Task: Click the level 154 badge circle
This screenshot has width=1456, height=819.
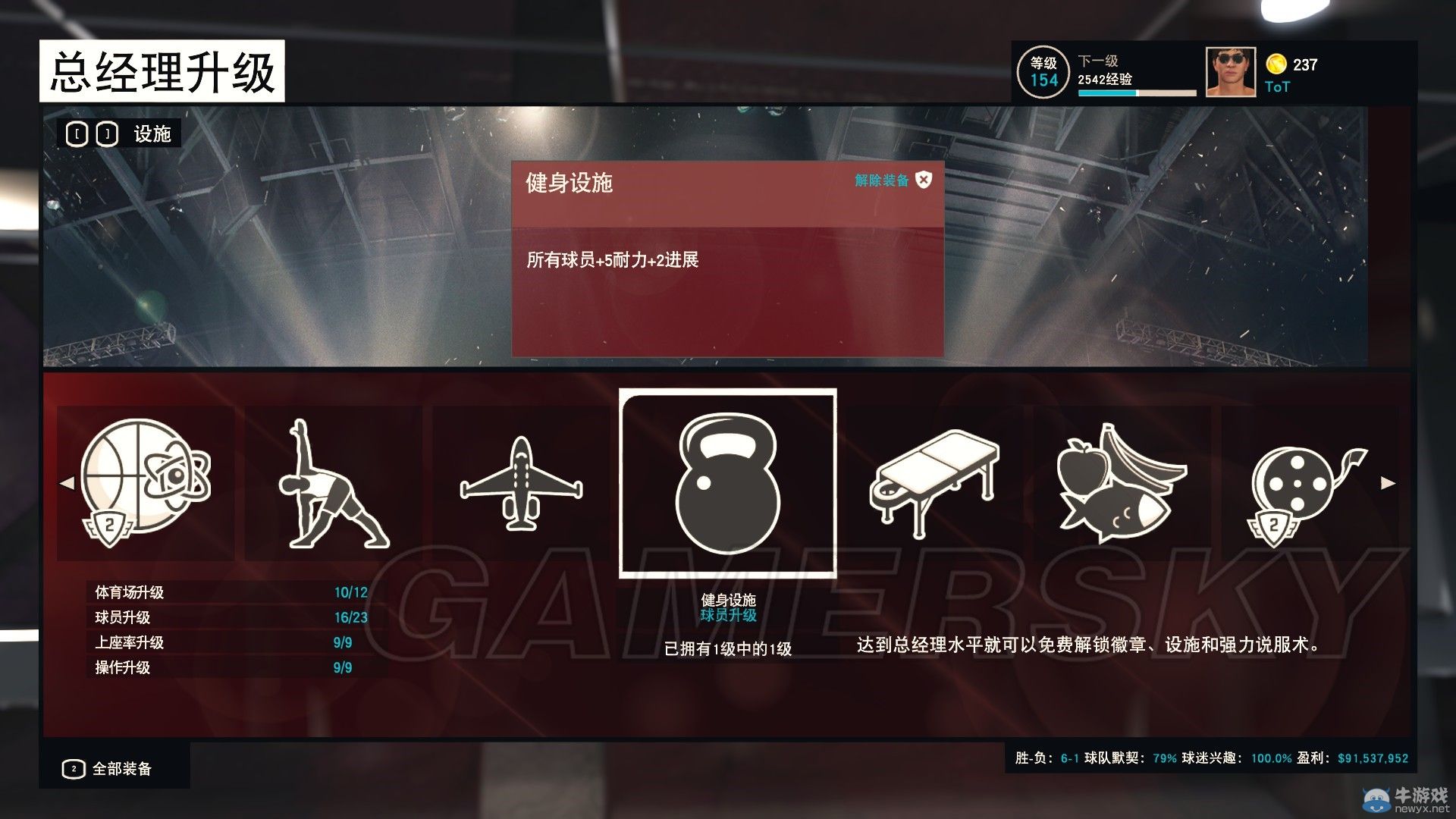Action: [x=1044, y=72]
